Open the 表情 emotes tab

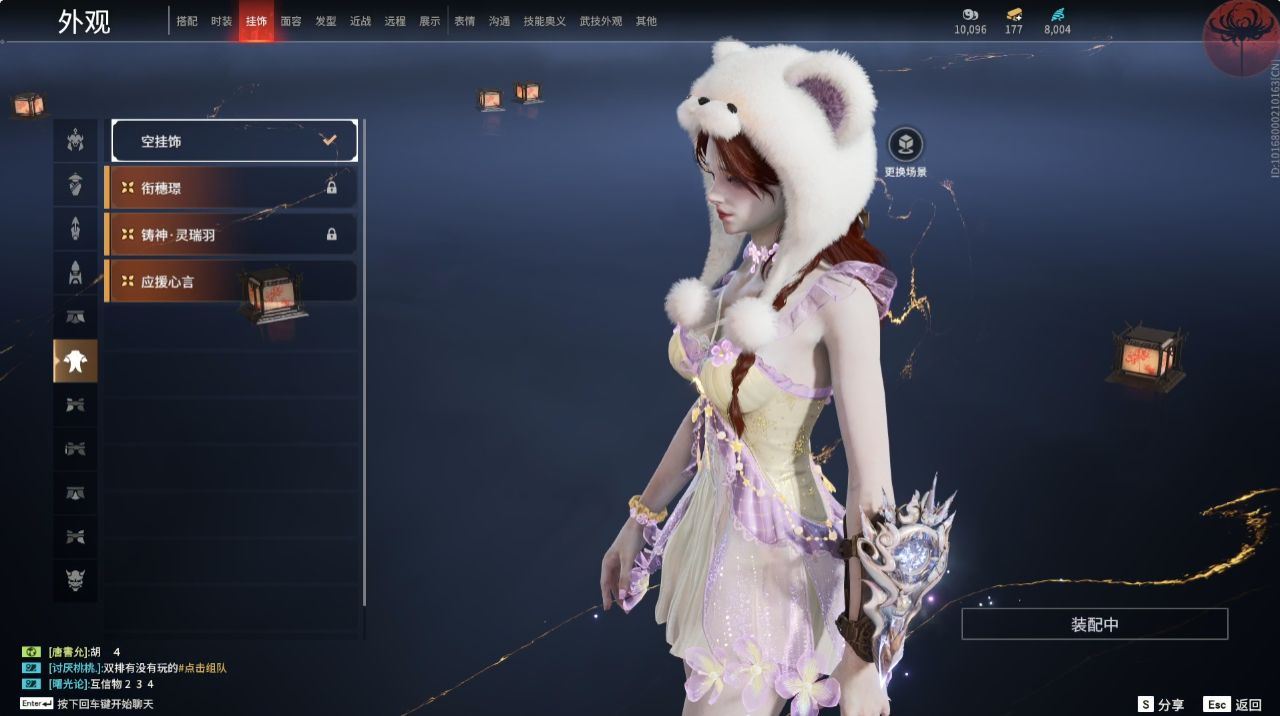click(x=465, y=21)
